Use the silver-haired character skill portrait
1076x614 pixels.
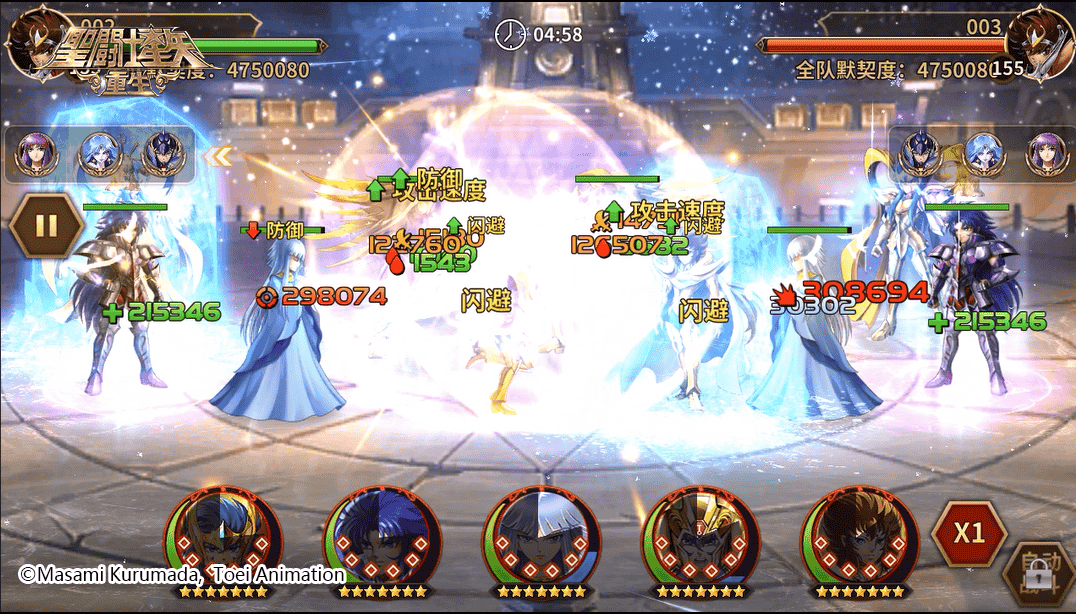point(541,541)
